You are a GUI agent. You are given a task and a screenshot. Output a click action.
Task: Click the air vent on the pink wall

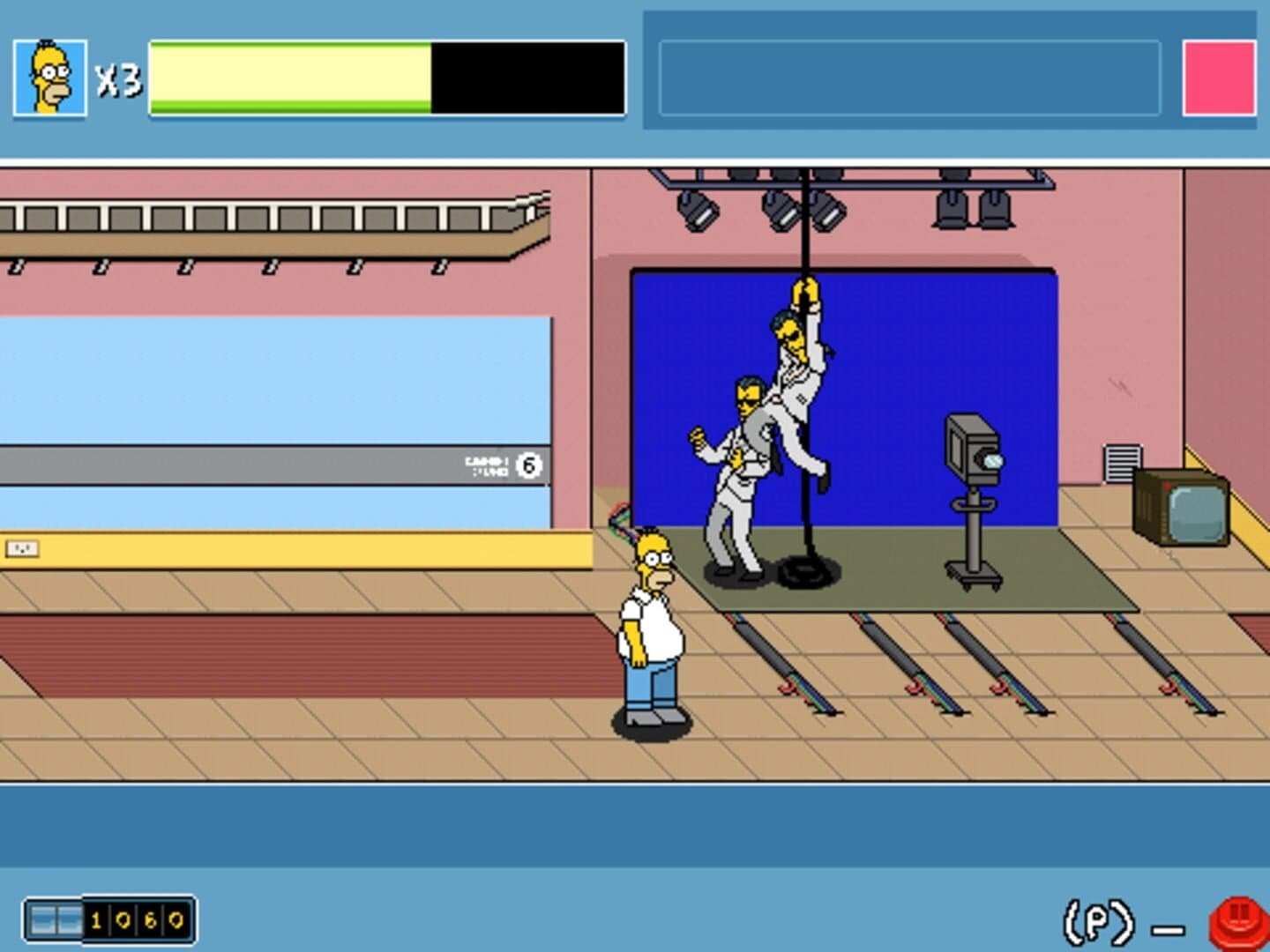click(1122, 461)
